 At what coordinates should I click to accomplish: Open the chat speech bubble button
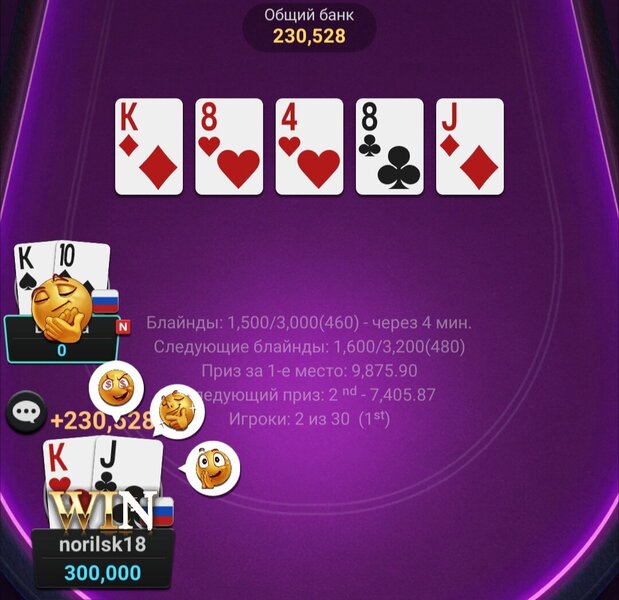point(25,412)
